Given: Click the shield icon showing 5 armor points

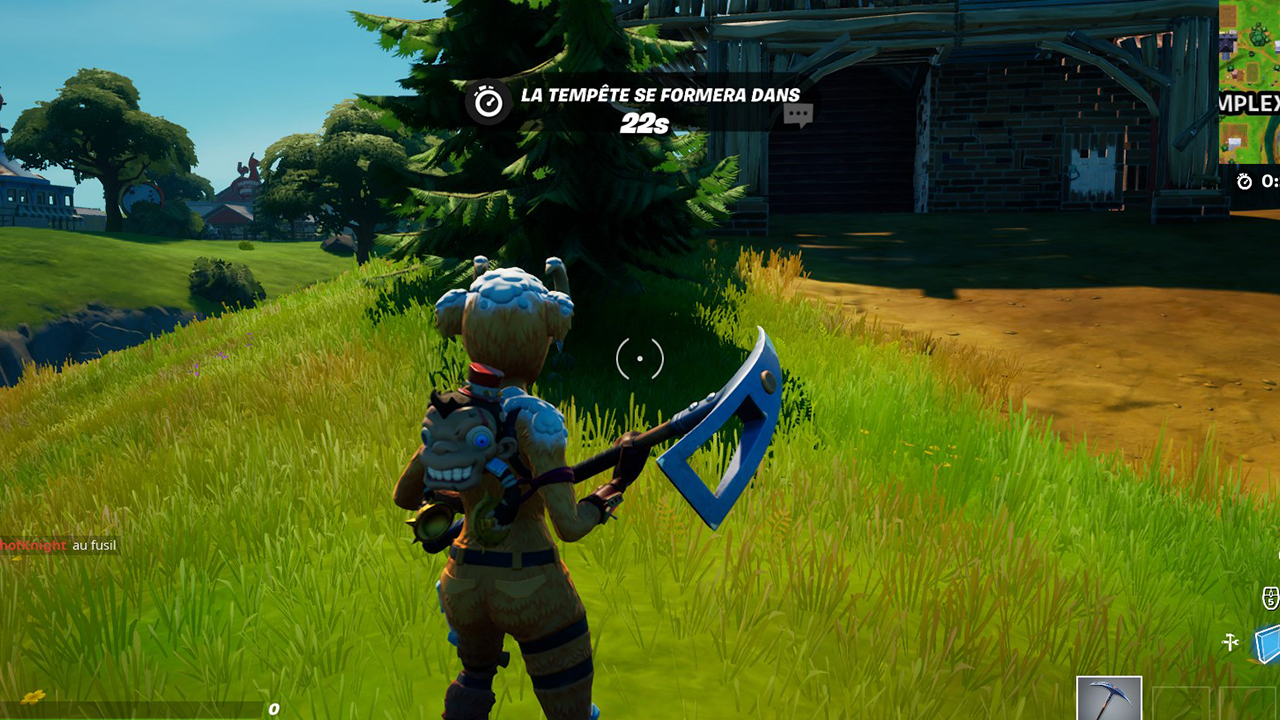Looking at the screenshot, I should pyautogui.click(x=1271, y=597).
